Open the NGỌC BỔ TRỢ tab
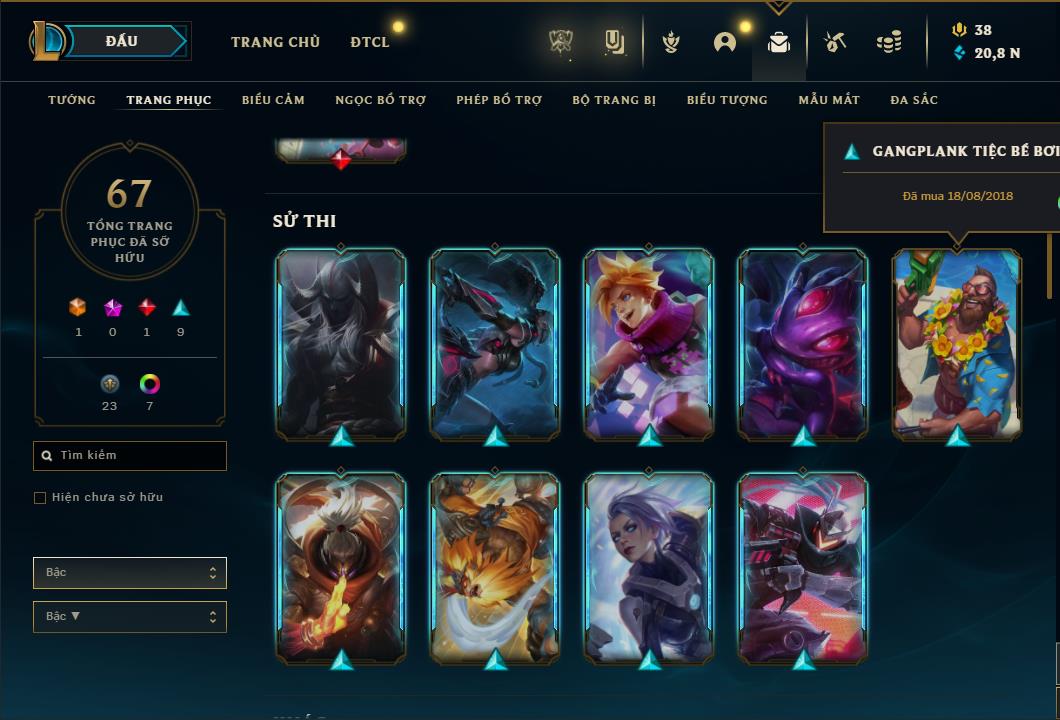Image resolution: width=1060 pixels, height=720 pixels. (x=380, y=100)
